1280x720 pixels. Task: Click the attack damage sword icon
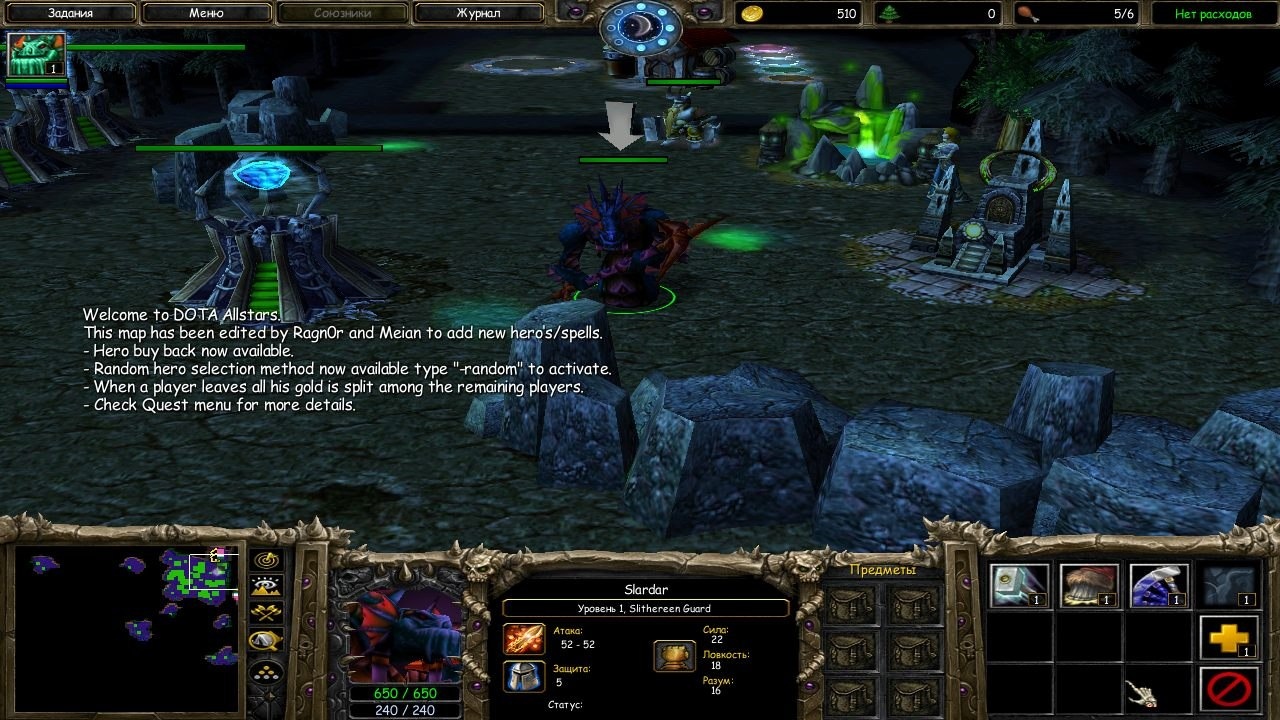point(524,639)
